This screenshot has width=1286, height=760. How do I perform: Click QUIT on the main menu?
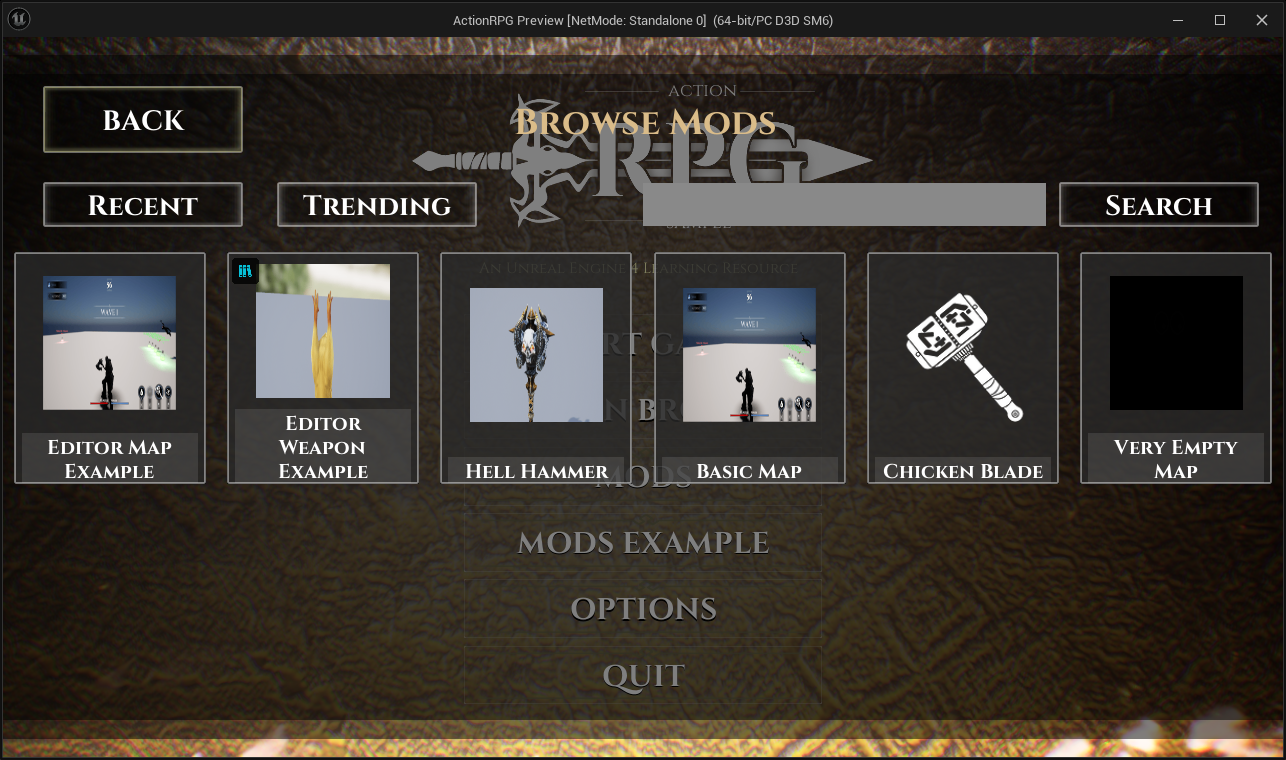[643, 675]
